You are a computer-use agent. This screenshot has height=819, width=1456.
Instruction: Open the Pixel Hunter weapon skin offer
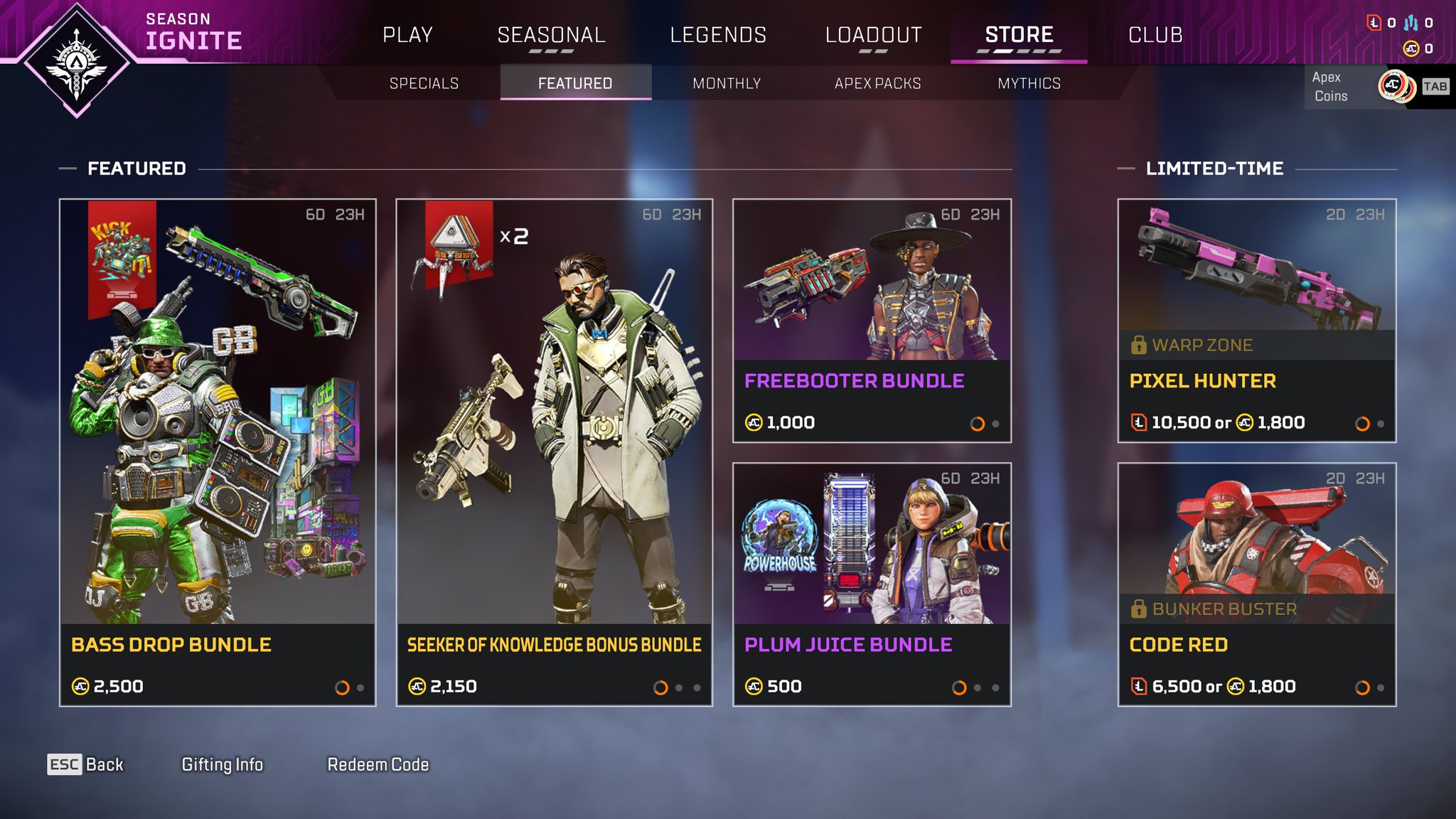click(x=1256, y=321)
